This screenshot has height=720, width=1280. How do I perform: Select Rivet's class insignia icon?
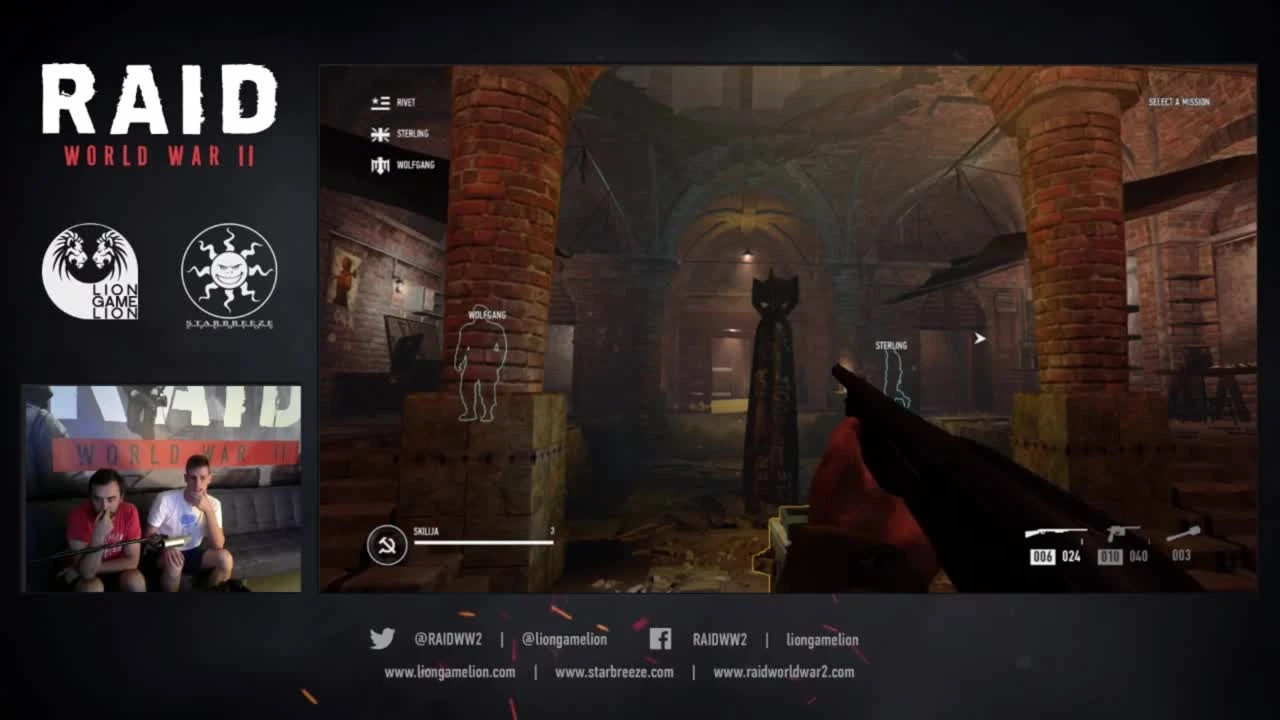coord(379,101)
